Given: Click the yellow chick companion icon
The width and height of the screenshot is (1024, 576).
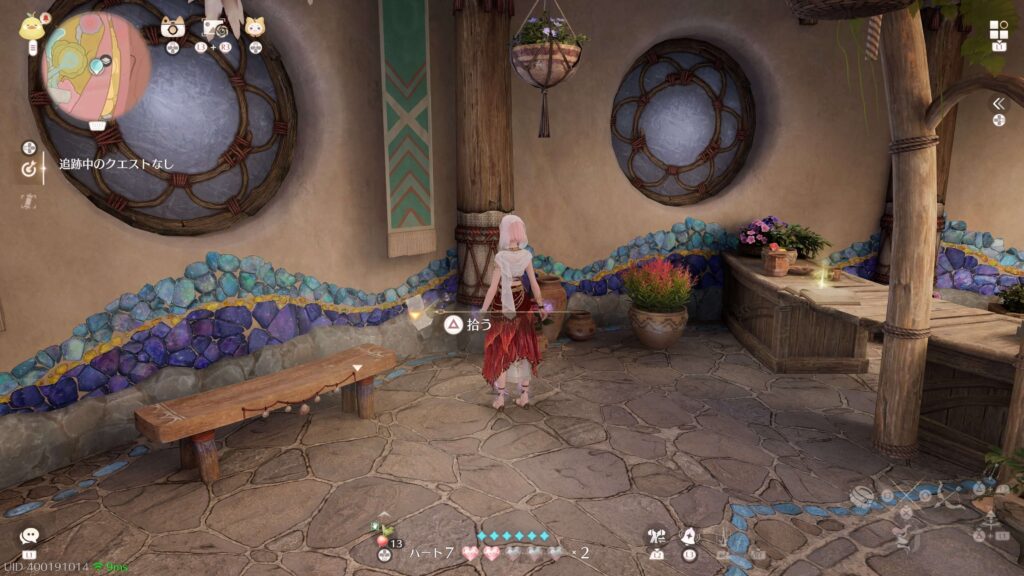Looking at the screenshot, I should click(30, 27).
